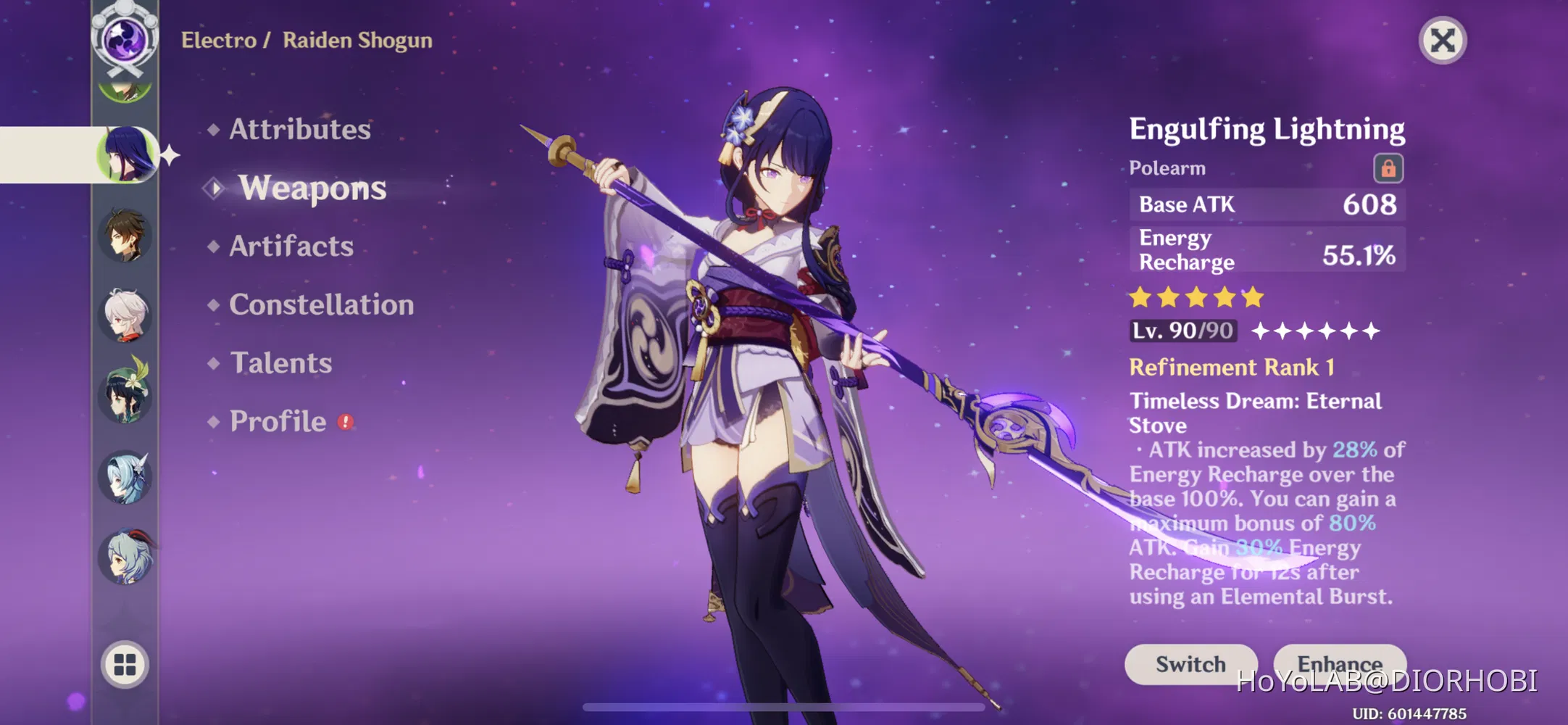Choose the Ganyu portrait with red horns
Screen dimensions: 1568x725
(125, 557)
